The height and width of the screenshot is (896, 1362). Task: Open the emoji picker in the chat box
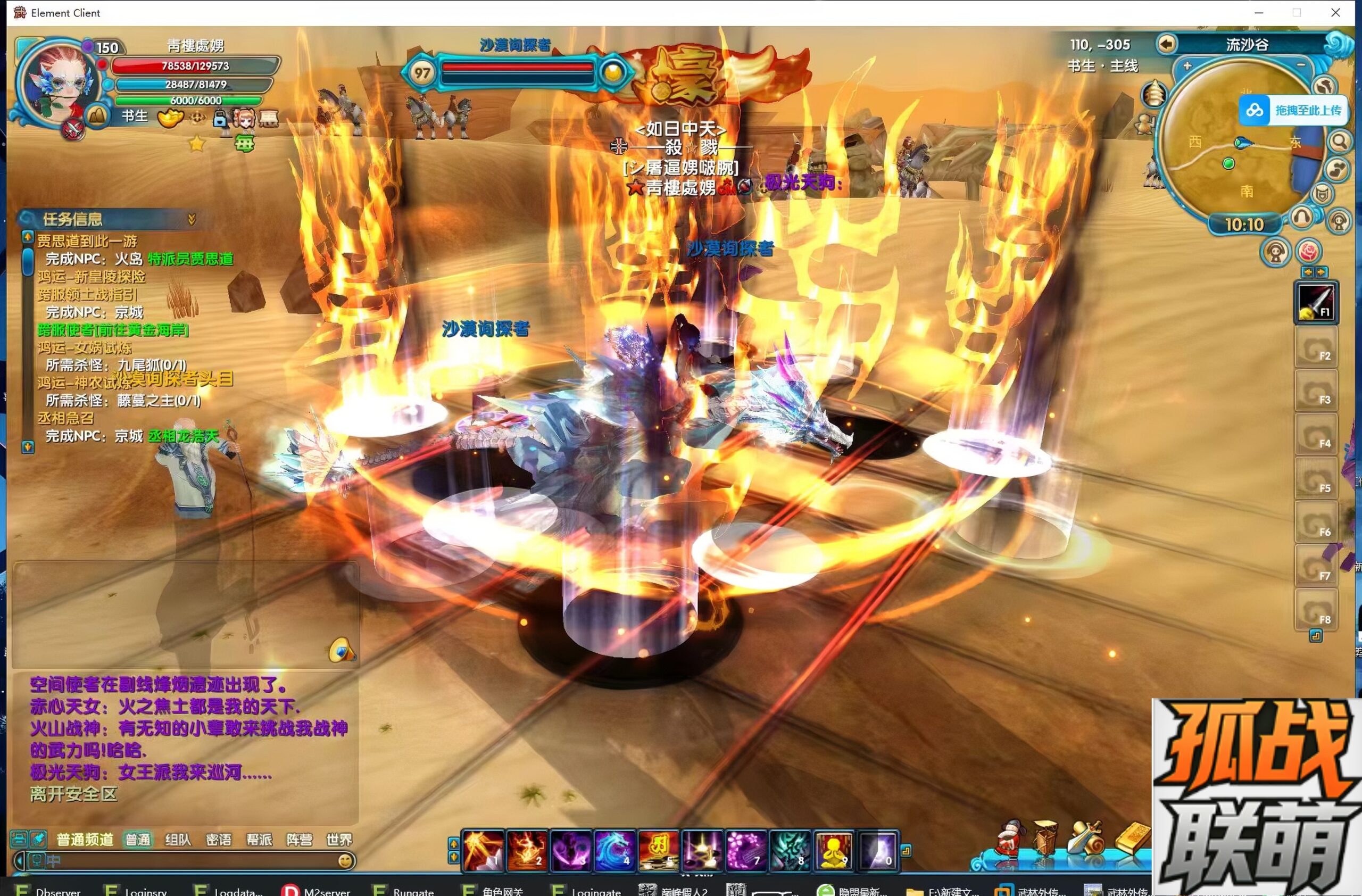[345, 860]
